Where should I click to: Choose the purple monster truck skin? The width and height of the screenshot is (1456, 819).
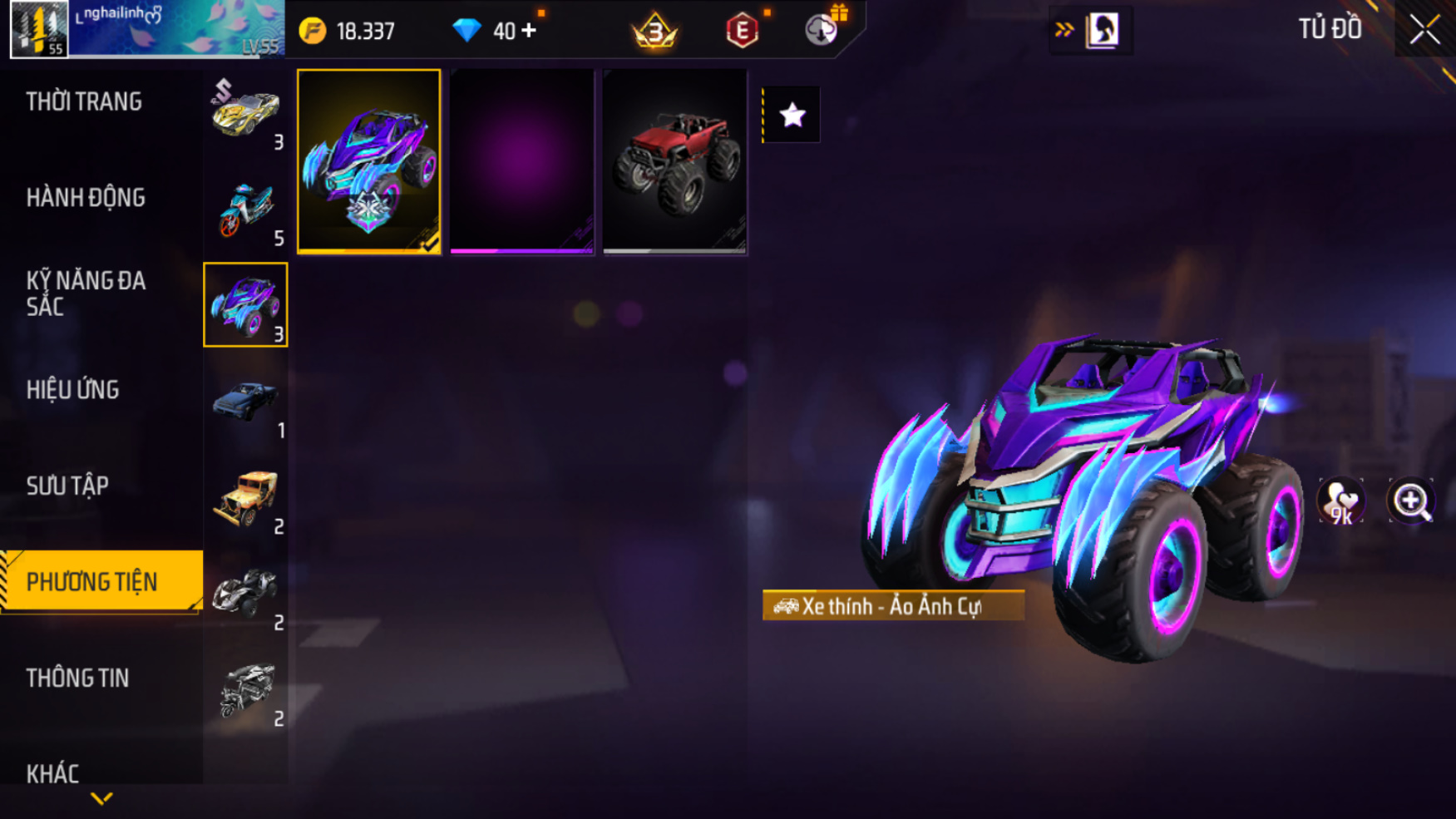(369, 161)
